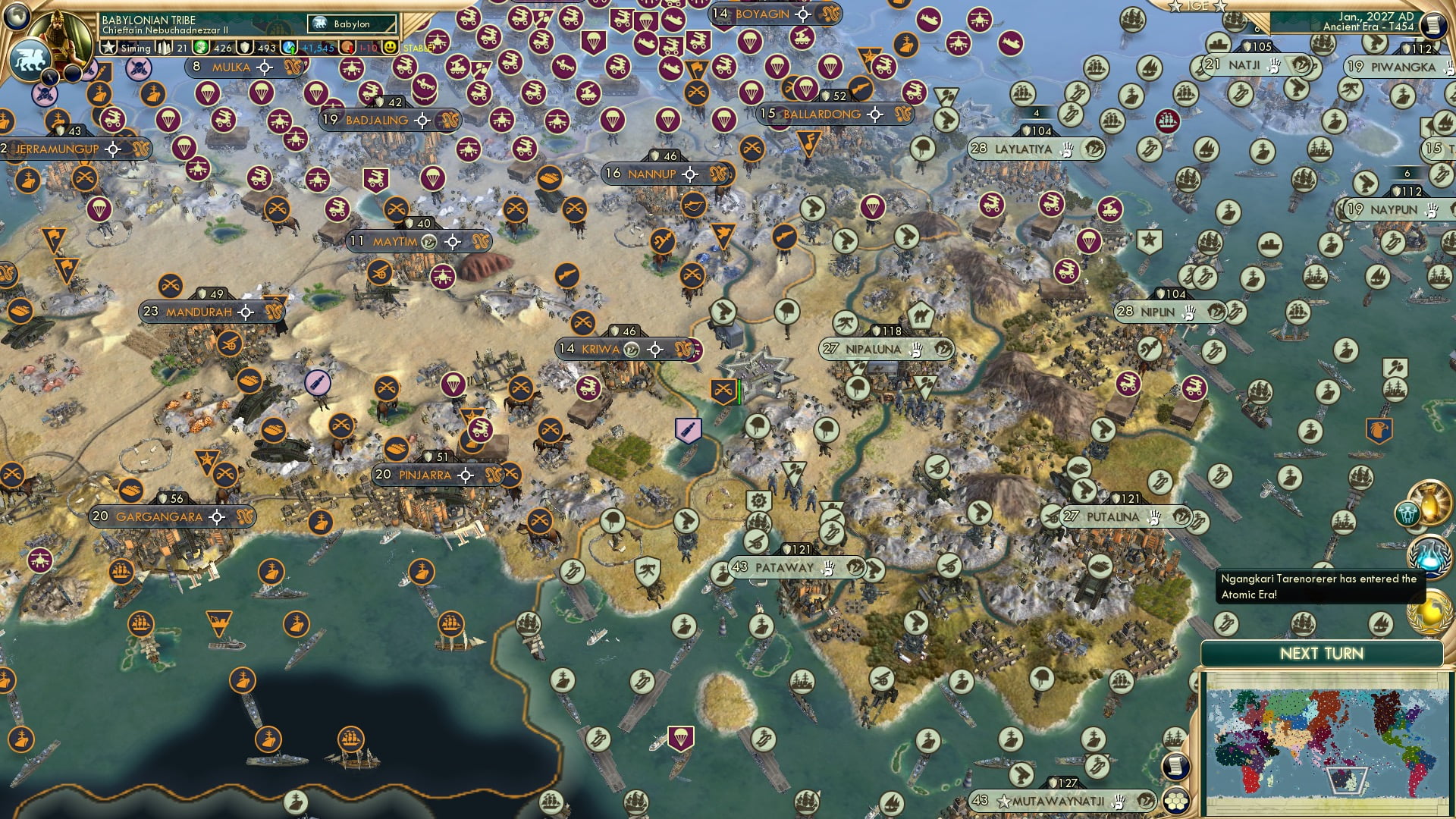Viewport: 1456px width, 819px height.
Task: Open the treasury via the gold coin icon
Action: [201, 46]
